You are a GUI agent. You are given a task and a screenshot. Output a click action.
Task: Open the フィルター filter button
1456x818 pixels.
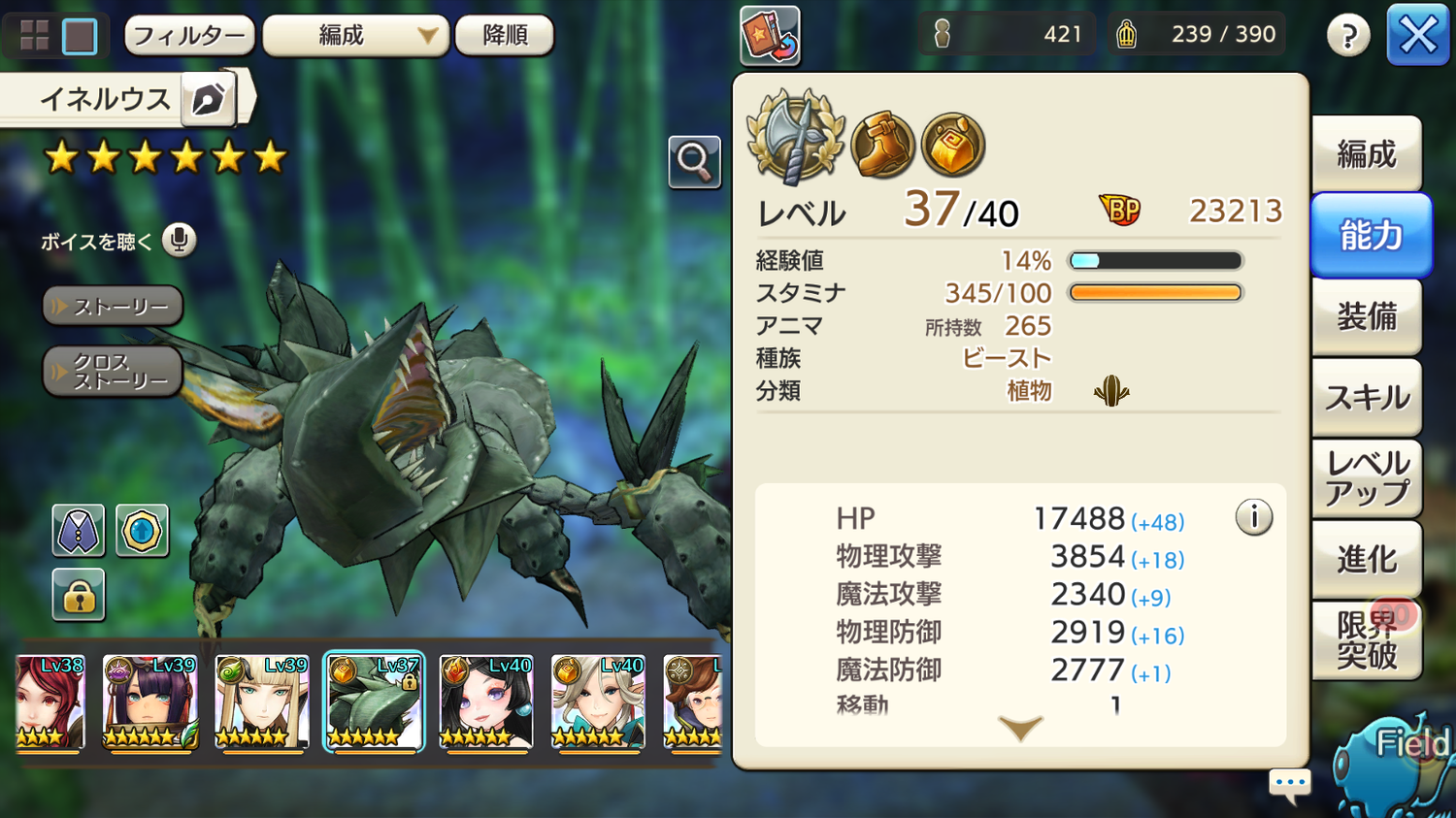coord(189,36)
